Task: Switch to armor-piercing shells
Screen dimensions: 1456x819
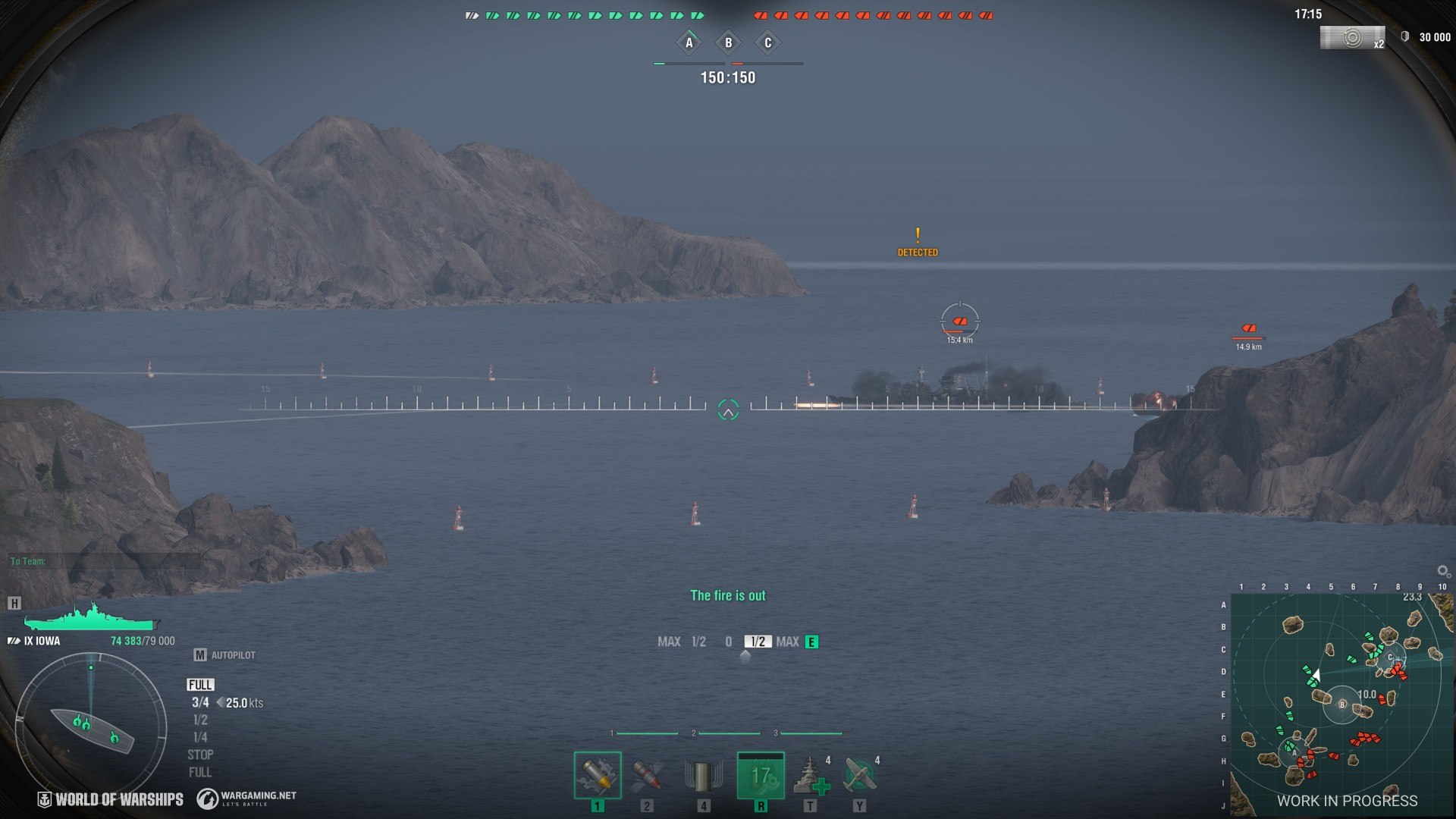Action: pyautogui.click(x=647, y=775)
